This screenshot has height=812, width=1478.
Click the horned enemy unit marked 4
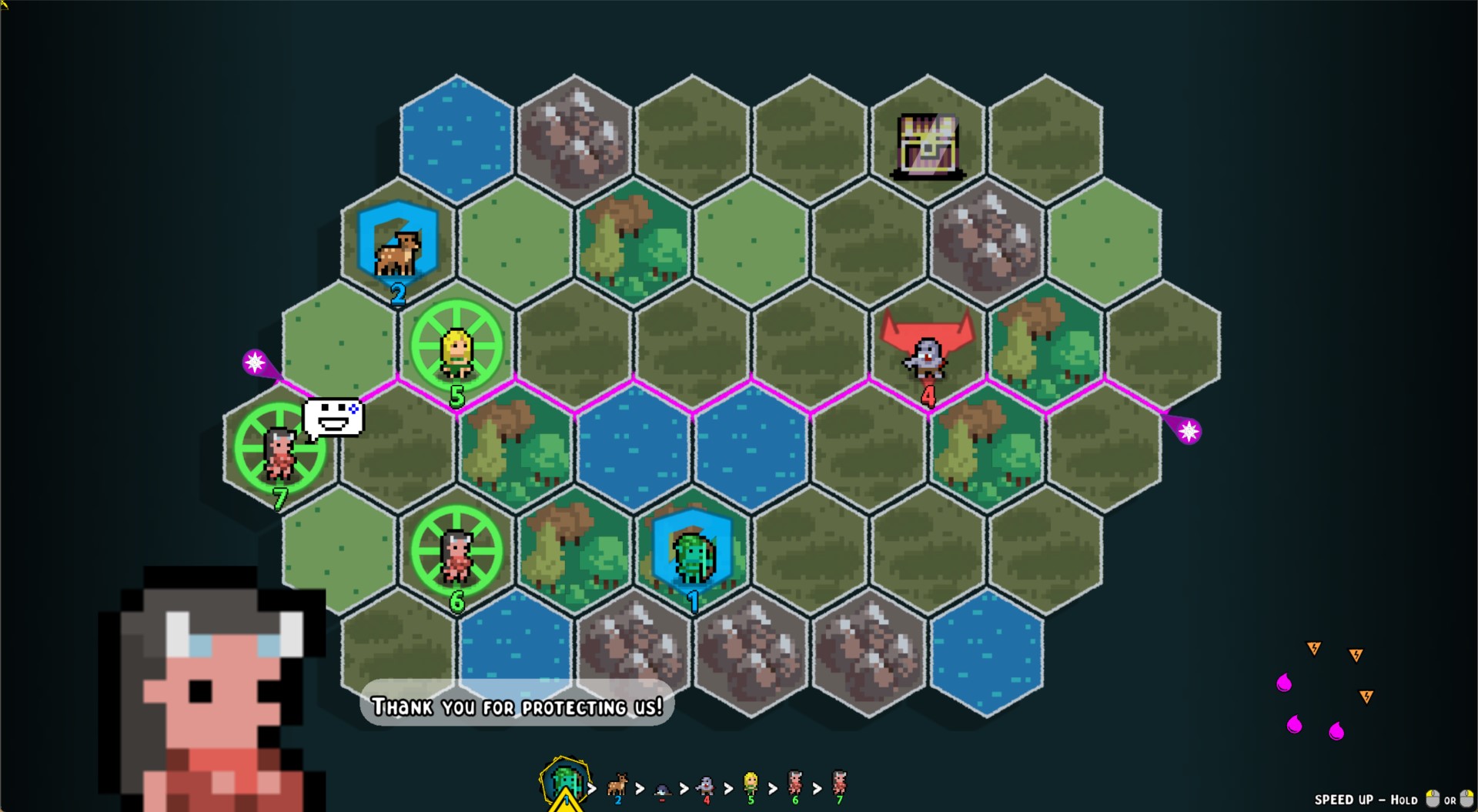(x=927, y=356)
